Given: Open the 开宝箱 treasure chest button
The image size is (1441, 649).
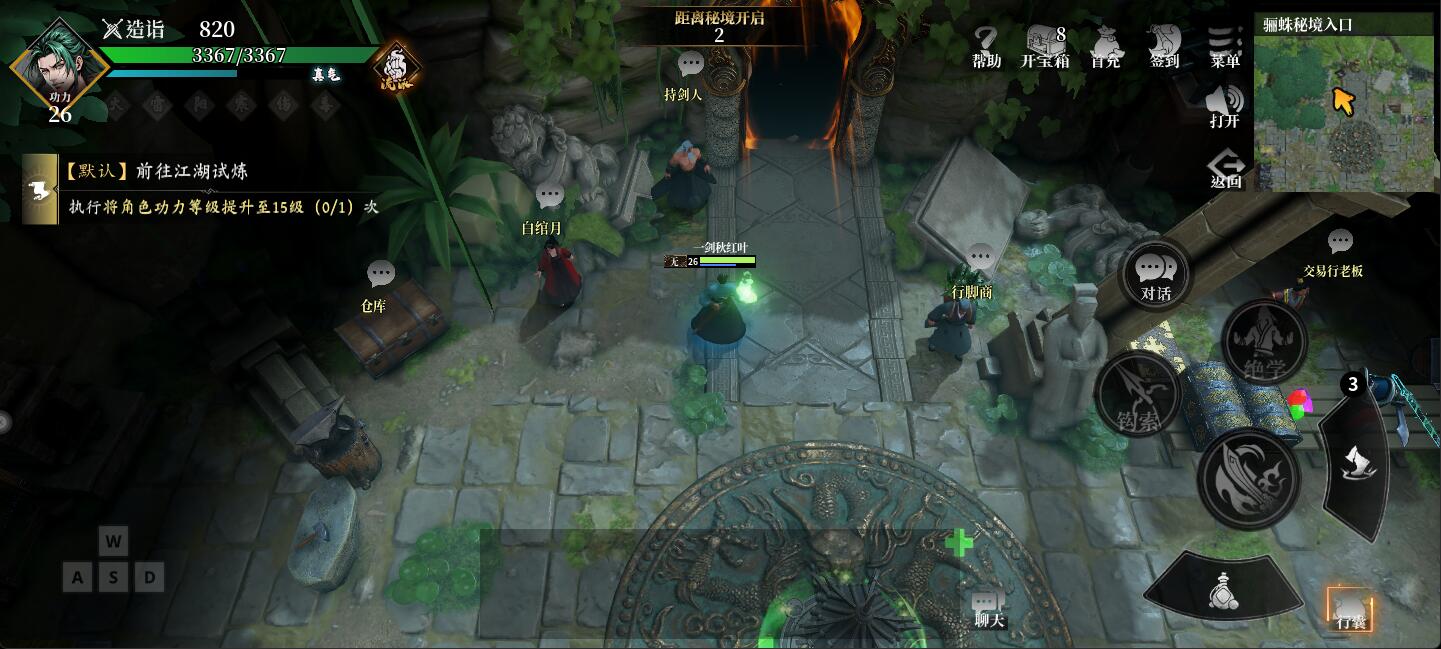Looking at the screenshot, I should click(1045, 47).
